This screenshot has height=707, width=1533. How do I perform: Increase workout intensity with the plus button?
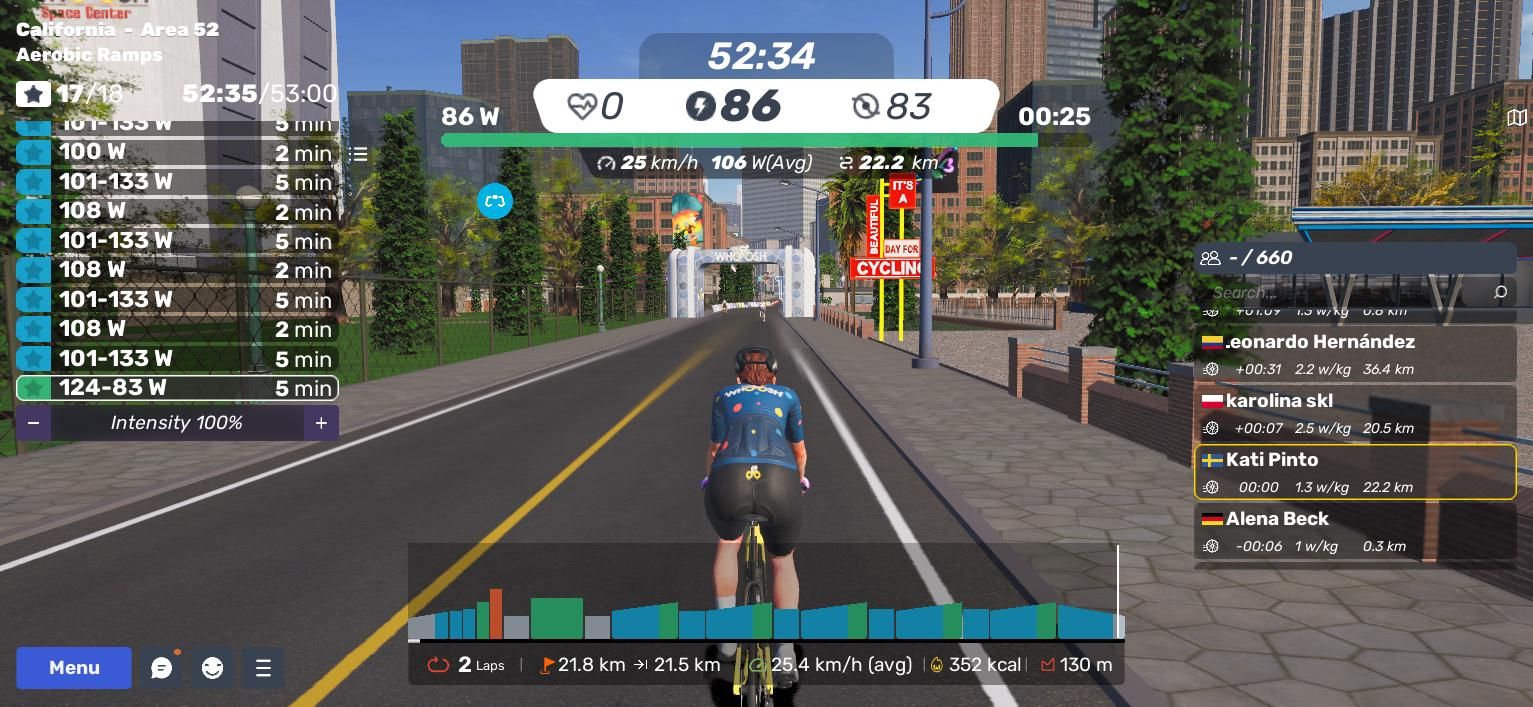(x=321, y=423)
